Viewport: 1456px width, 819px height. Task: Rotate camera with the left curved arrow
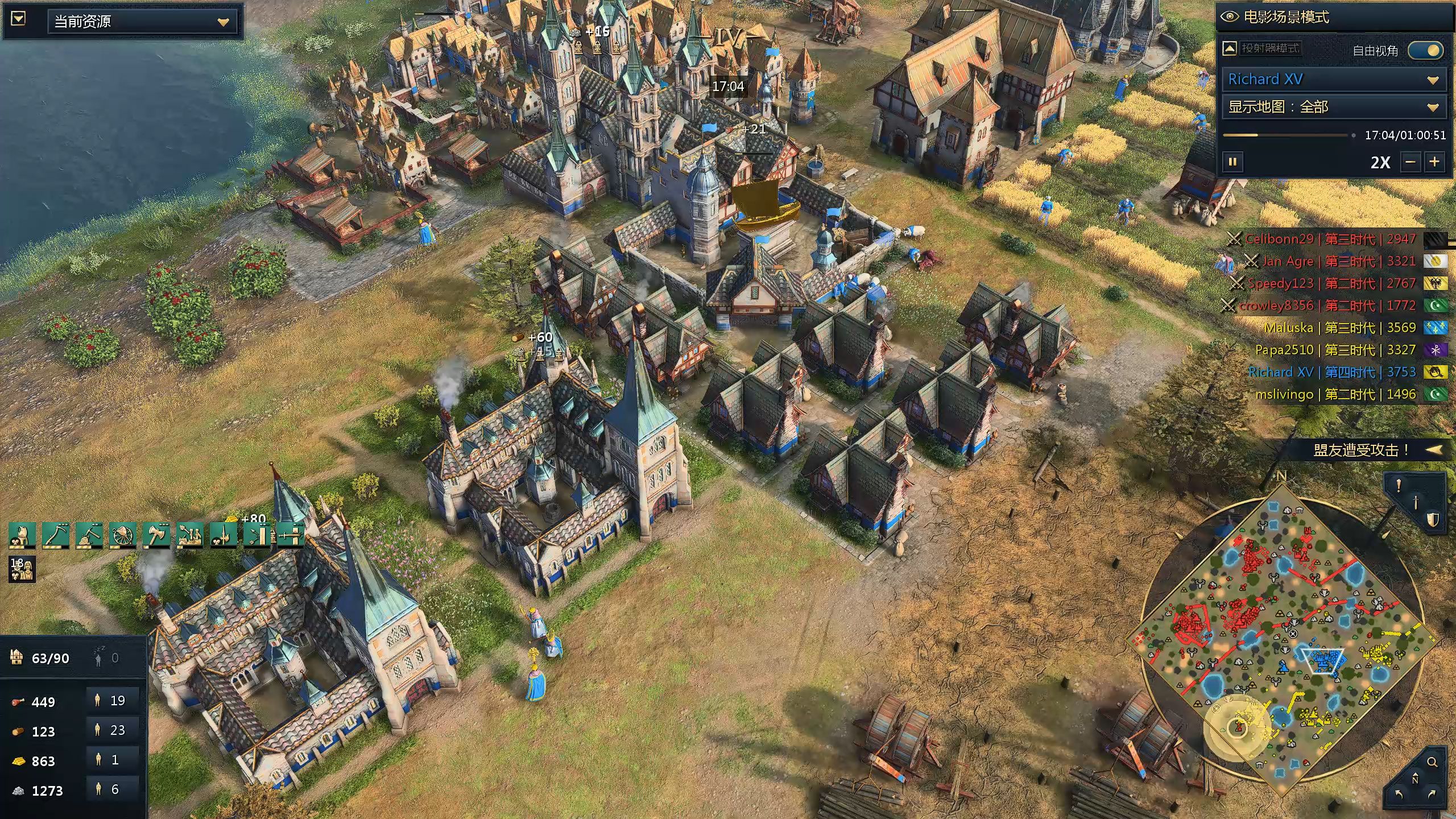click(x=1400, y=794)
